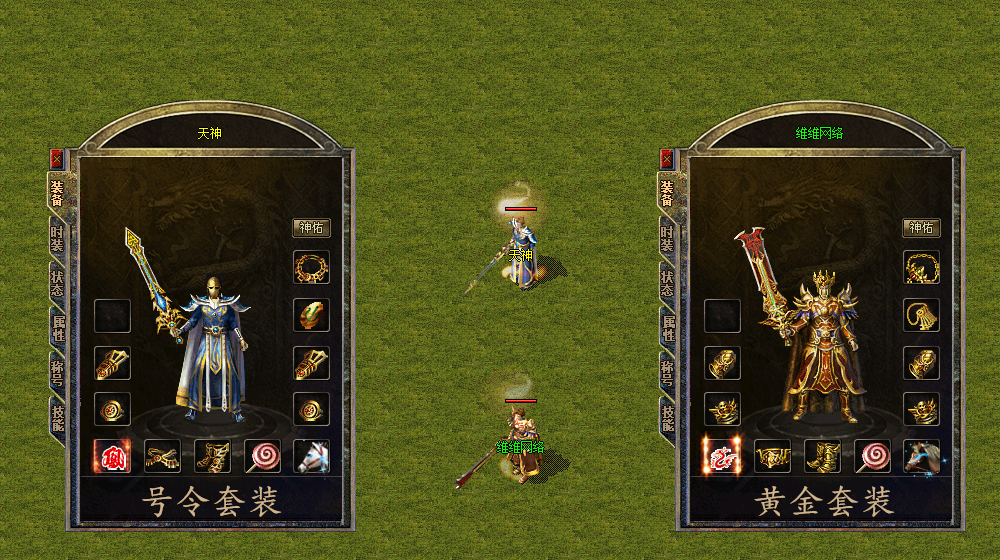Show the 属性 tab in 天神's panel
The height and width of the screenshot is (560, 1000).
(57, 325)
